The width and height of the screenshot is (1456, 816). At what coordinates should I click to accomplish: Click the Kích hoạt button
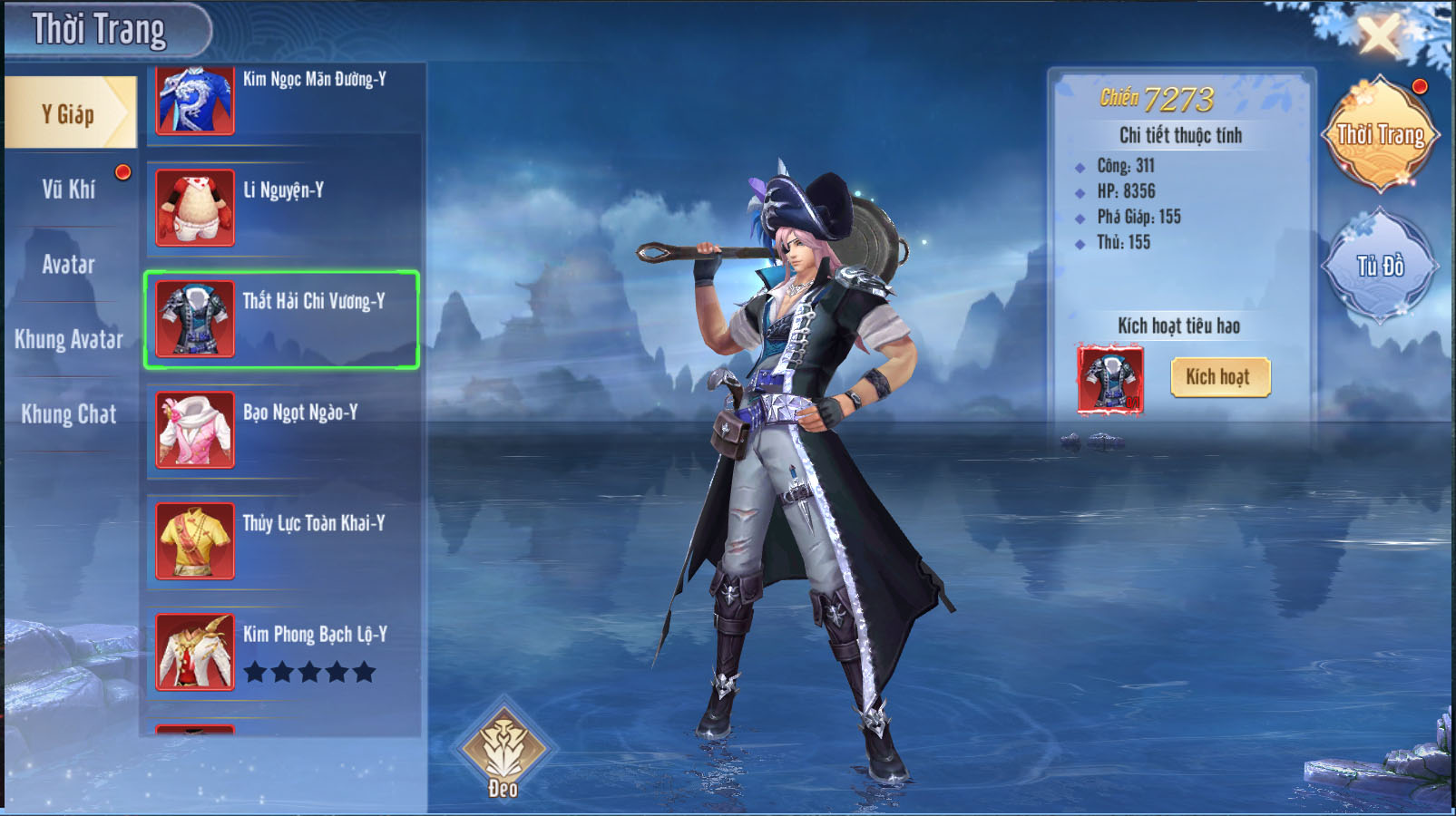(1220, 377)
